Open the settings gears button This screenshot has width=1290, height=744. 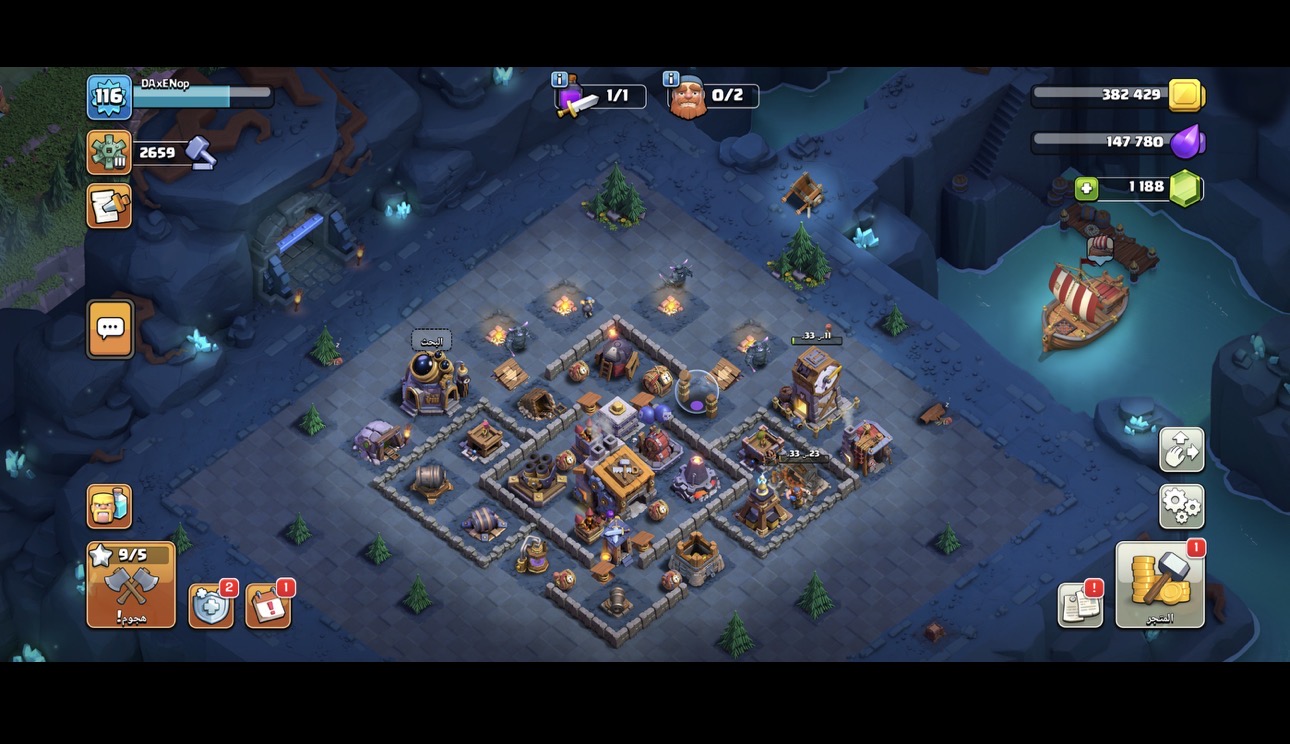1181,507
